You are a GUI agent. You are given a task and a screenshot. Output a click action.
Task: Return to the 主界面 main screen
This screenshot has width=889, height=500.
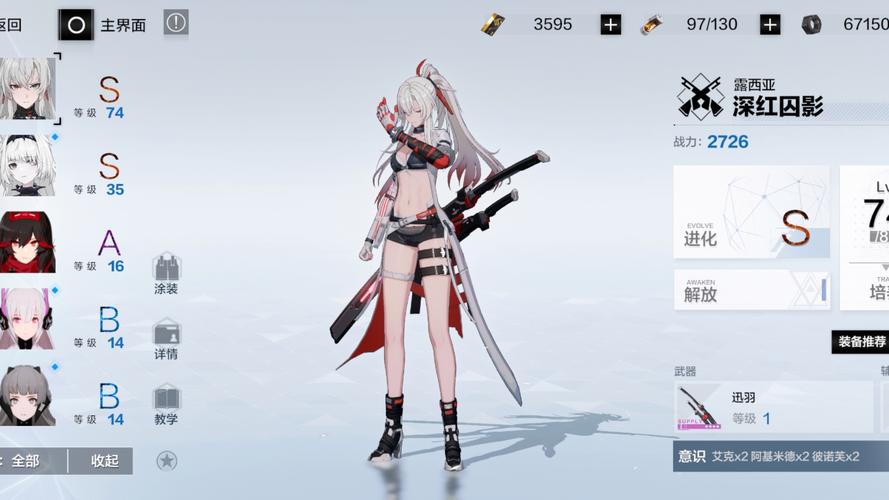[104, 24]
